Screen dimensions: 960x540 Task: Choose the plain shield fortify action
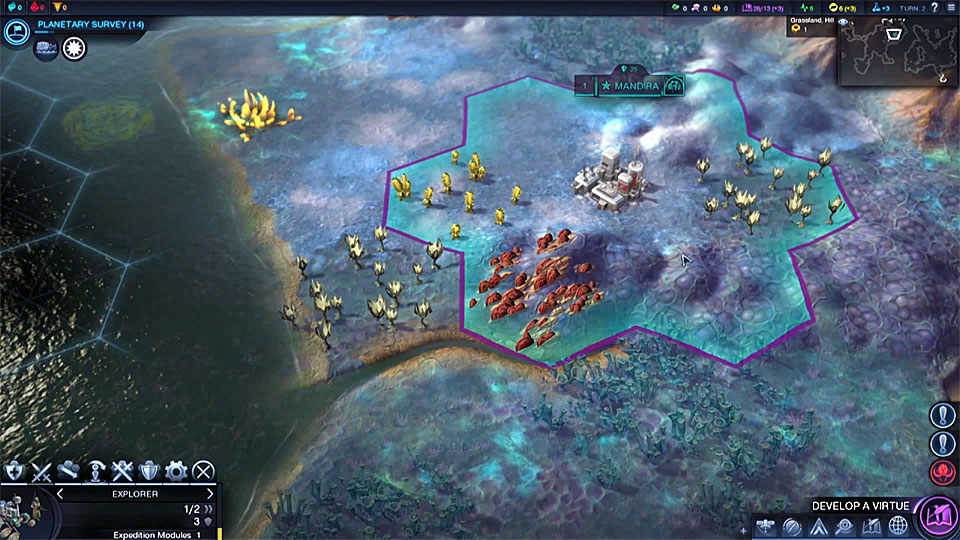(x=149, y=470)
